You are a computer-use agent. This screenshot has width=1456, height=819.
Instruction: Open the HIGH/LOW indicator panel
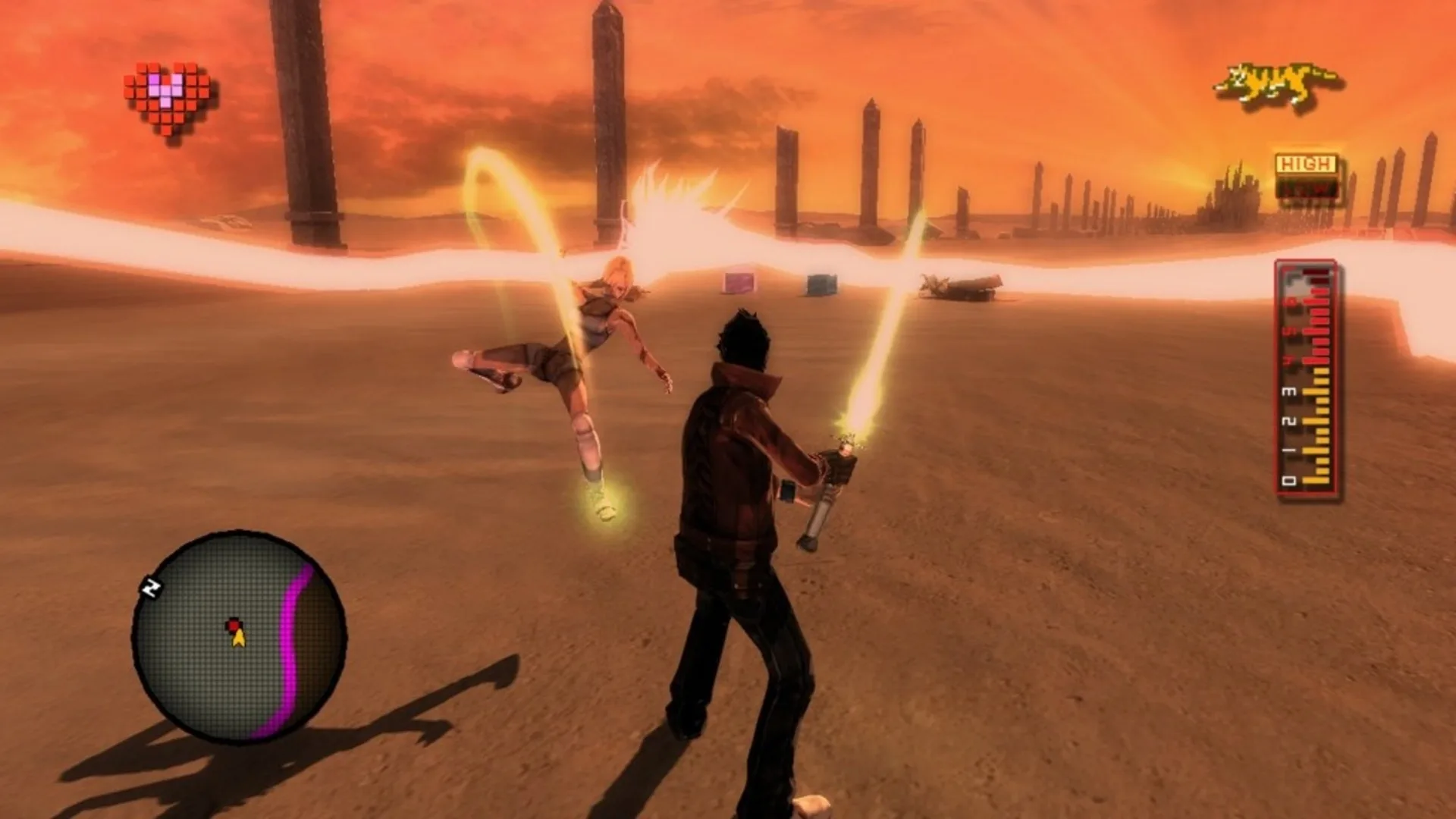1306,174
